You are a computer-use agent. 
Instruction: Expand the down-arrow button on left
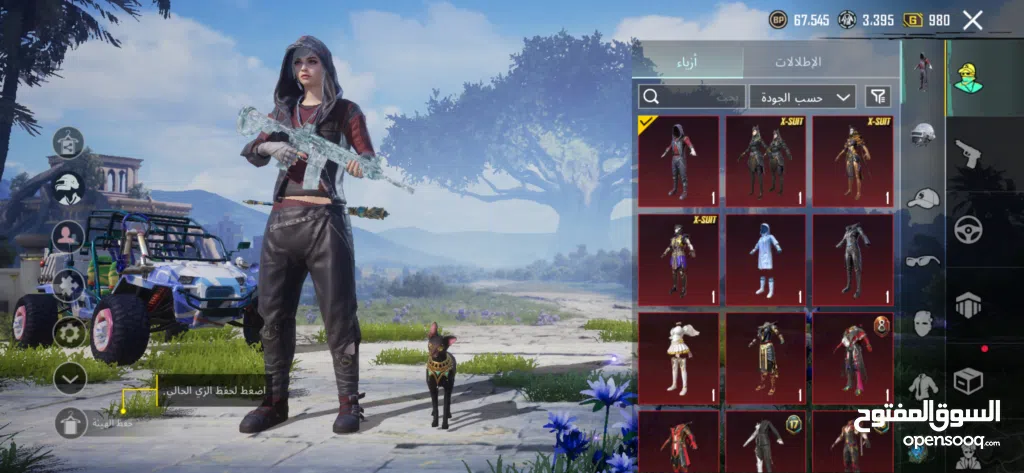[x=69, y=378]
